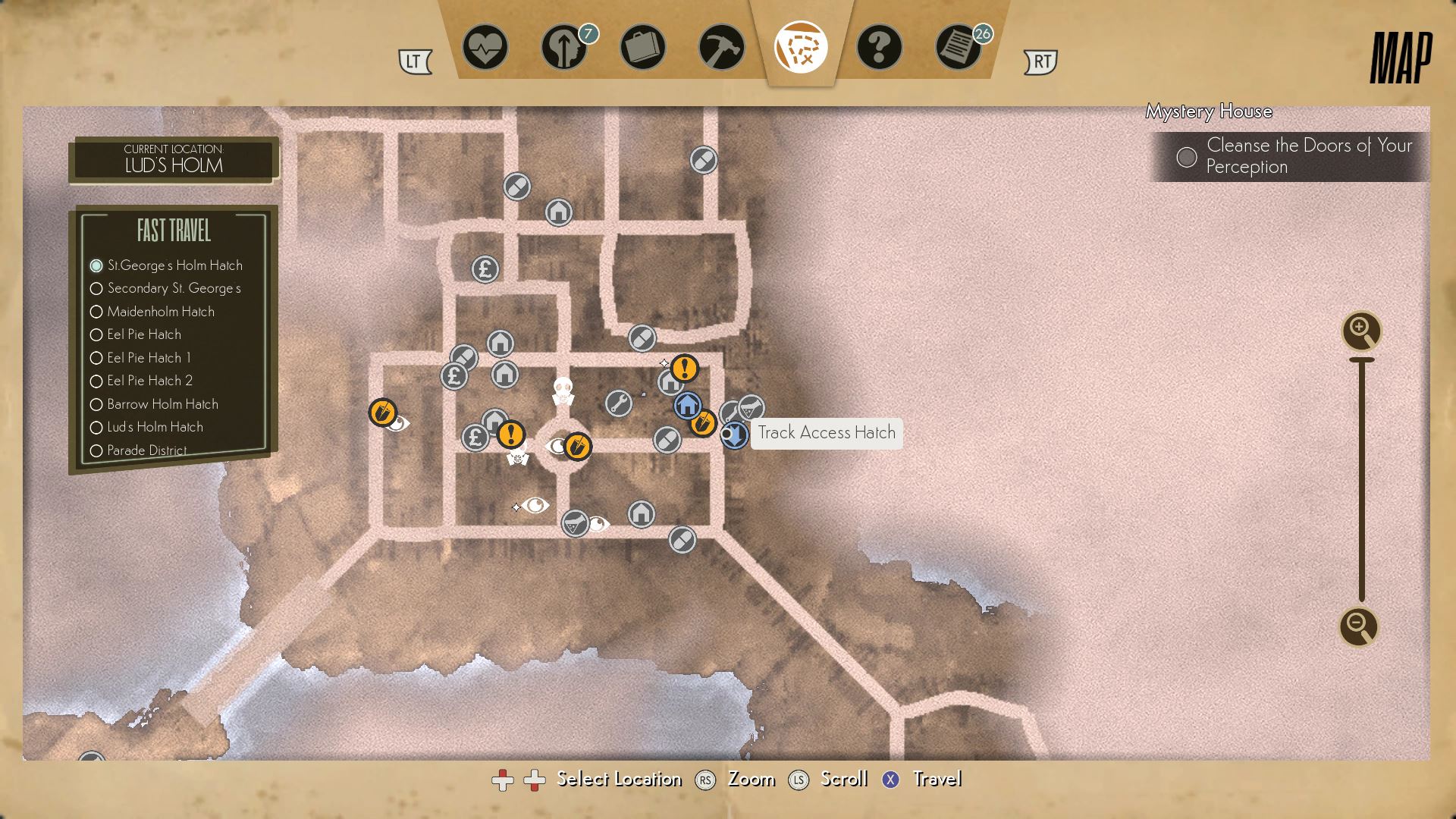Switch to the skill tree tab
Image resolution: width=1456 pixels, height=819 pixels.
pyautogui.click(x=563, y=48)
